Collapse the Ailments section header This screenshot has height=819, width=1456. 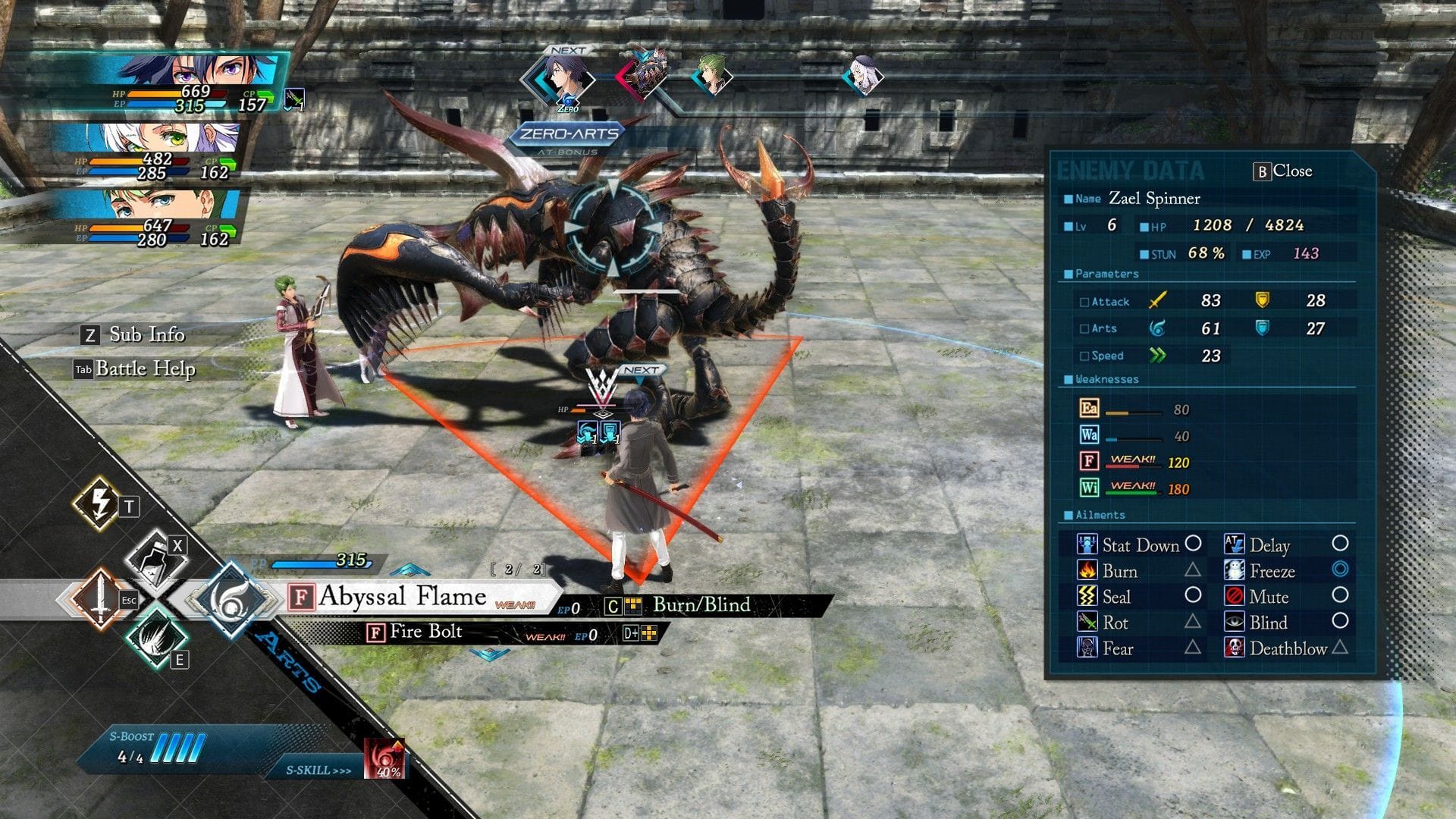point(1097,515)
